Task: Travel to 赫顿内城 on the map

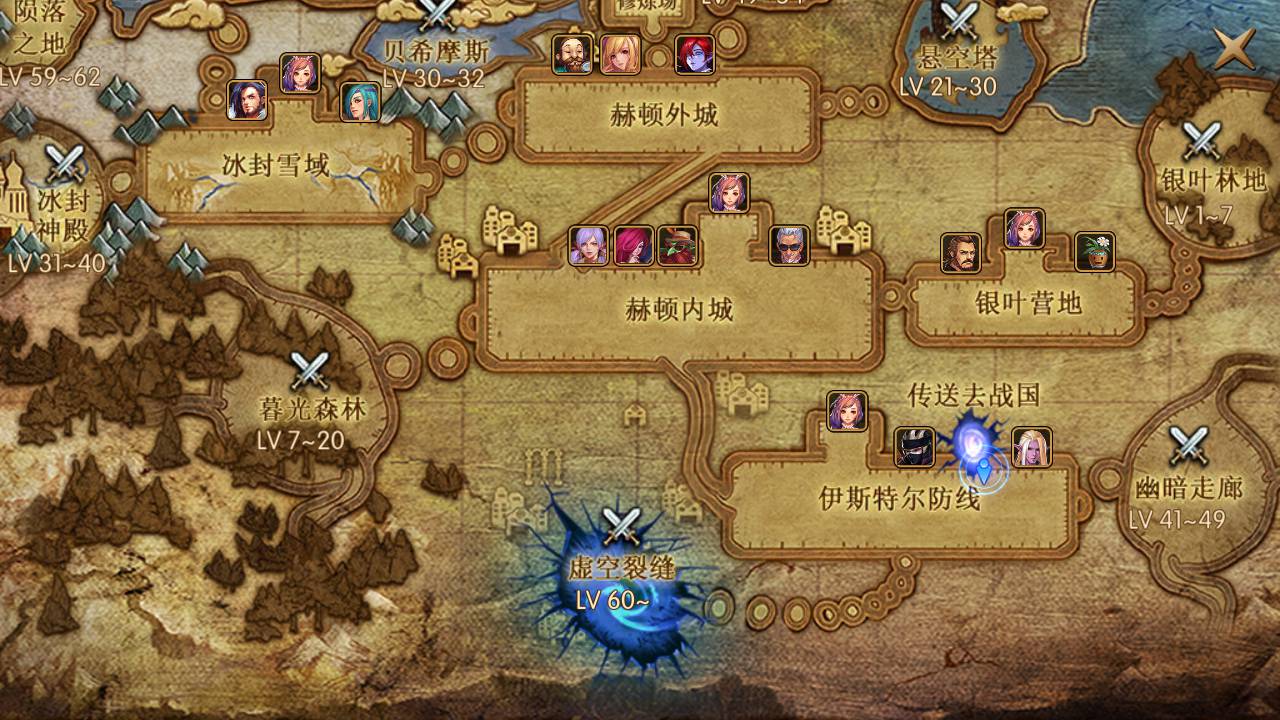Action: pyautogui.click(x=679, y=310)
